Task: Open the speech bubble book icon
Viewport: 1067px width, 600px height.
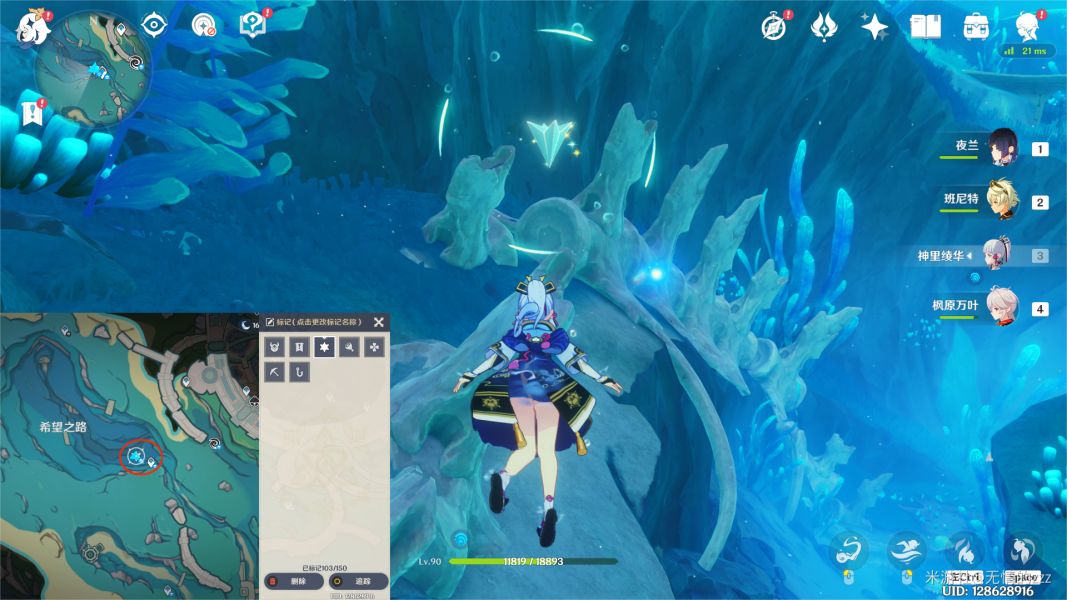Action: [252, 25]
